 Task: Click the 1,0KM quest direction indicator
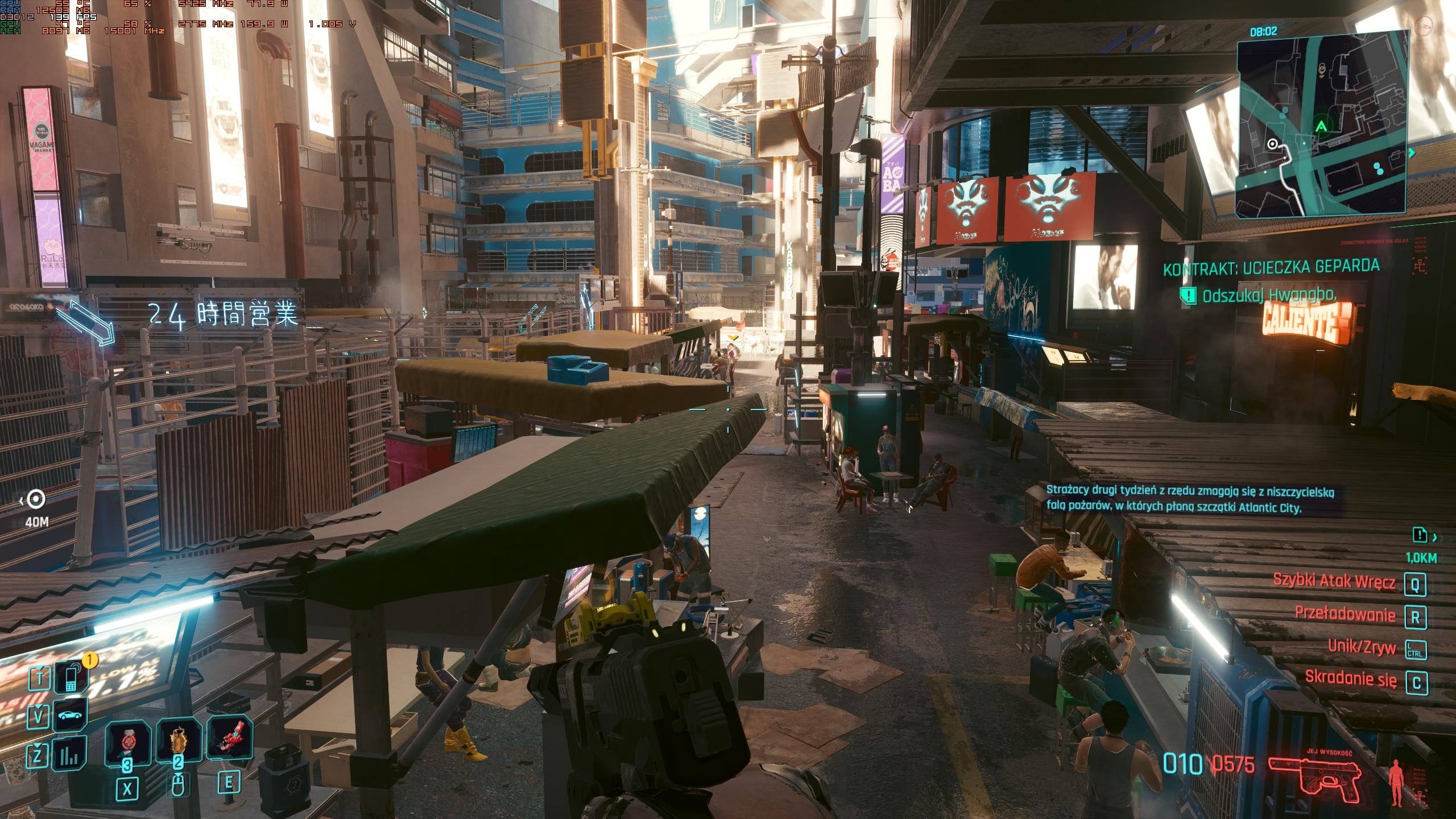click(1421, 536)
